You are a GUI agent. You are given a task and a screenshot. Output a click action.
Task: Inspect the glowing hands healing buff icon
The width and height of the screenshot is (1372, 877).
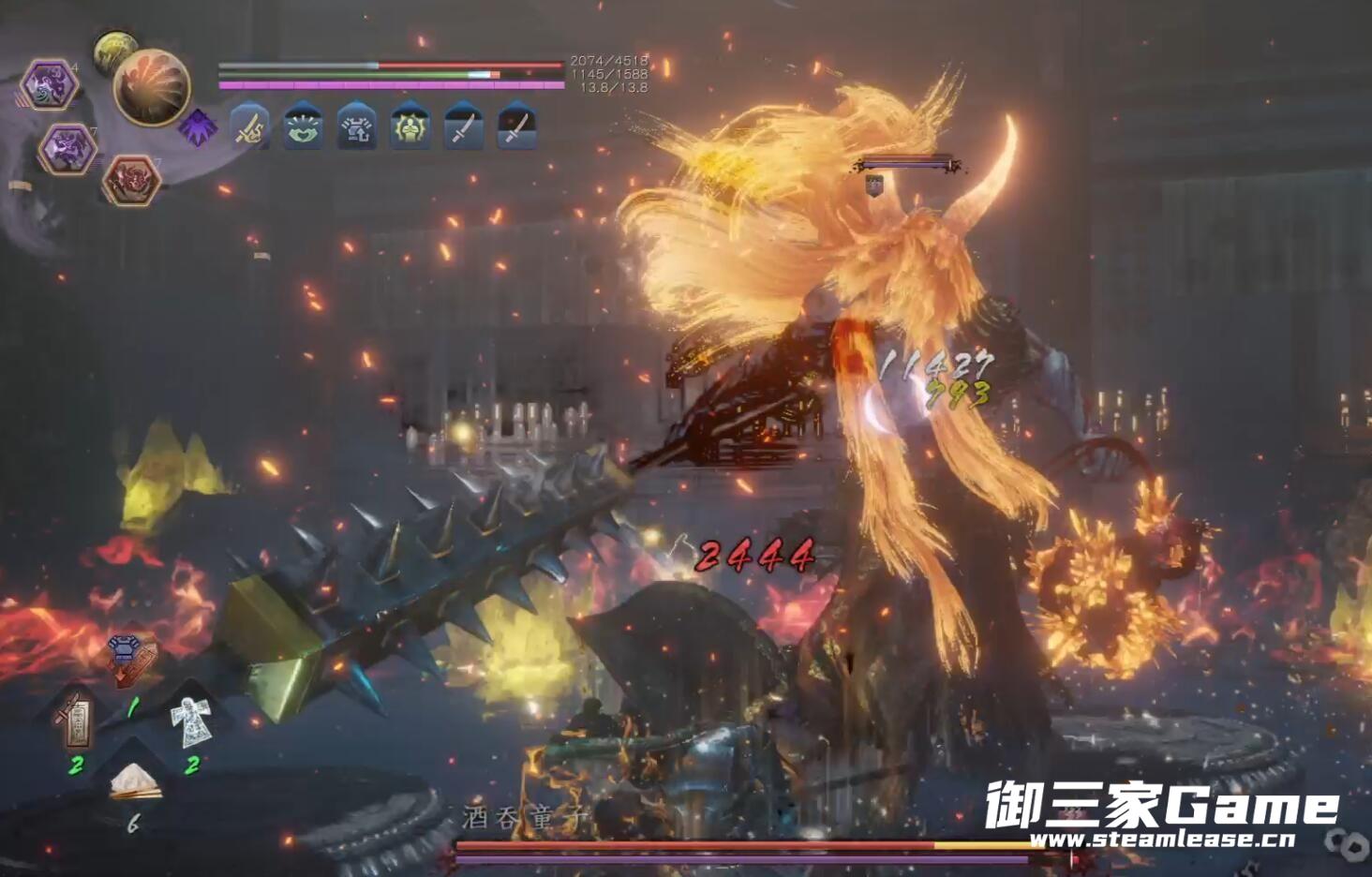click(x=303, y=127)
